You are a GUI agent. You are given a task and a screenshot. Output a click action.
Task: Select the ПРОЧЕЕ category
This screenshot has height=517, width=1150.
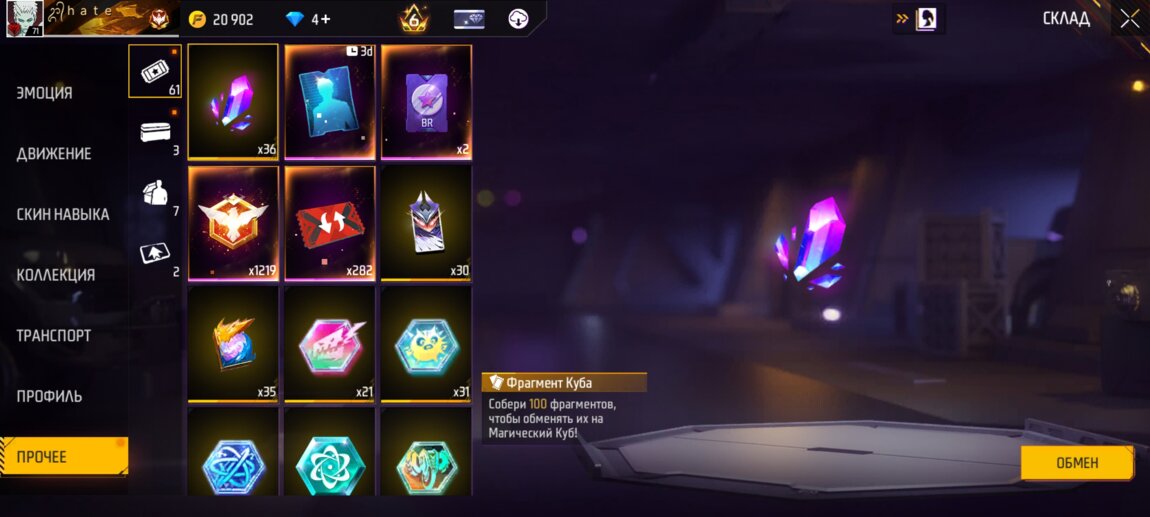coord(62,457)
